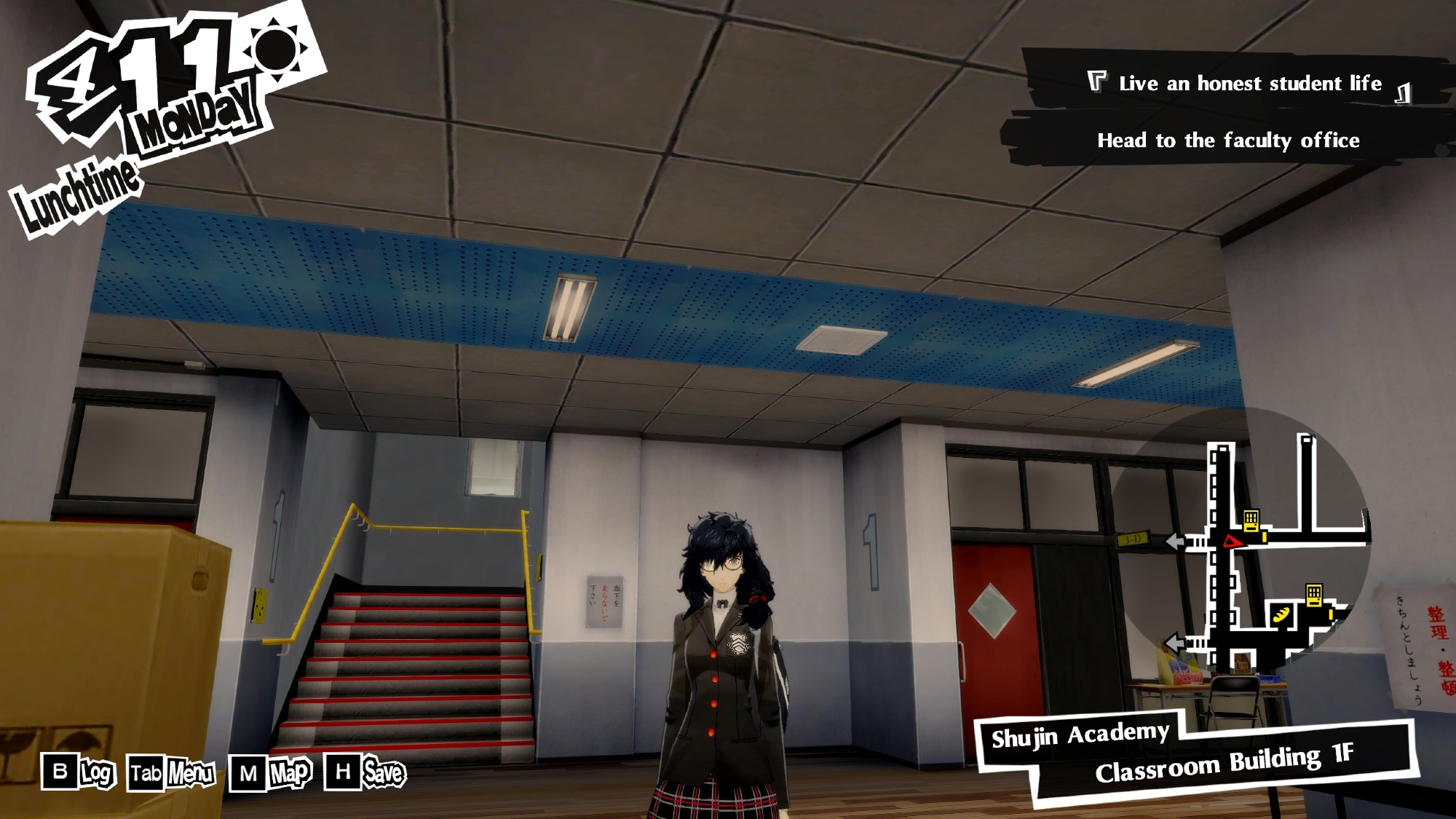Click the red player arrow on minimap
1456x819 pixels.
pos(1233,541)
